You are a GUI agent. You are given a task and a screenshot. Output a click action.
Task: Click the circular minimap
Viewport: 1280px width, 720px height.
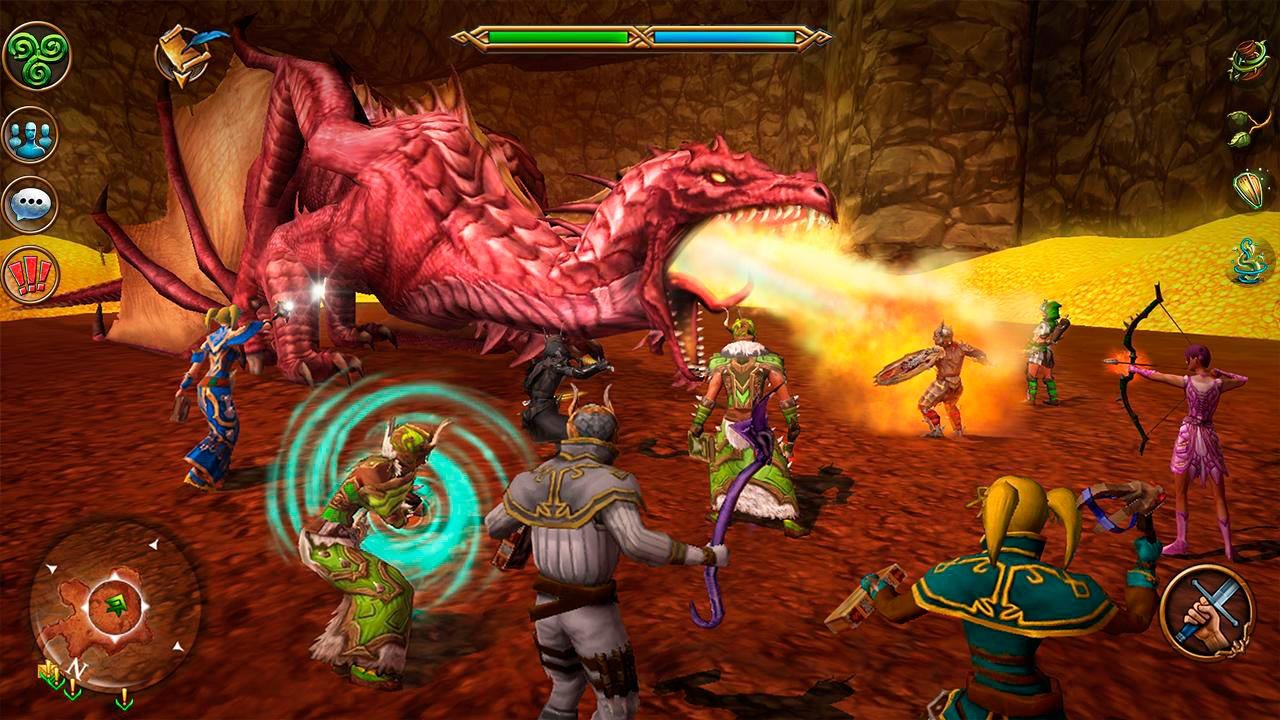[115, 605]
